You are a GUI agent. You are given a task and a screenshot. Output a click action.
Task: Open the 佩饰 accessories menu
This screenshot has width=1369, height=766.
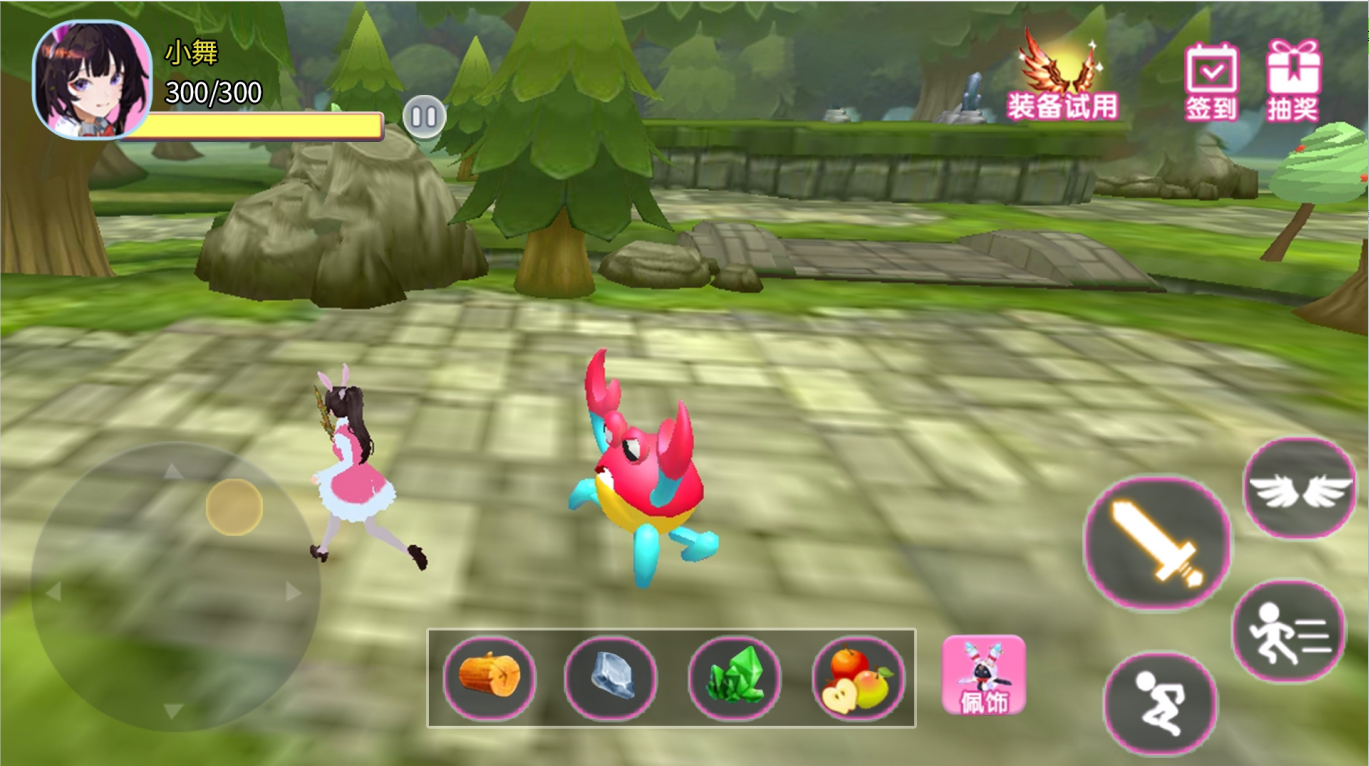click(x=984, y=675)
